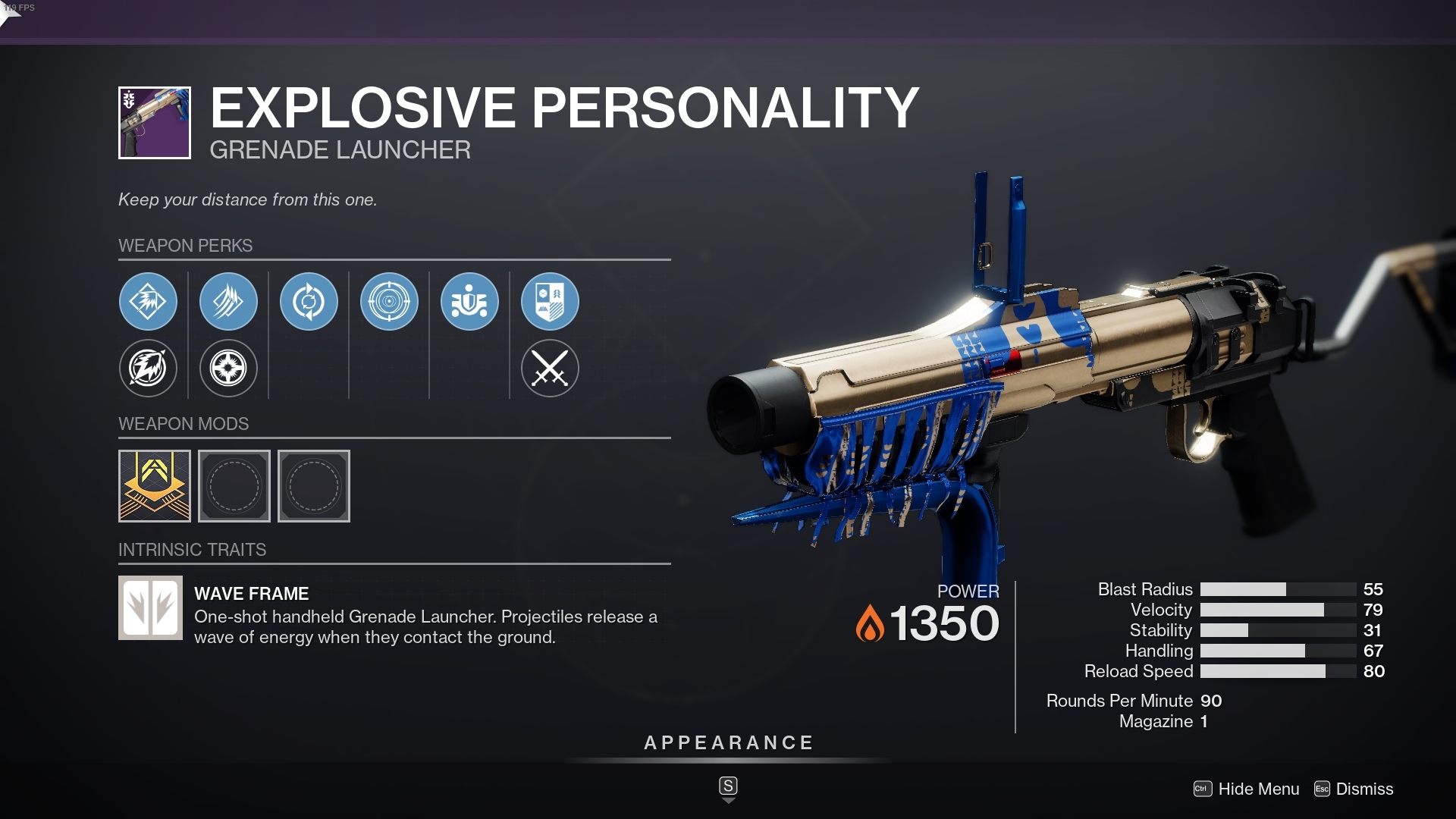Image resolution: width=1456 pixels, height=819 pixels.
Task: Switch to the crossed-swords Crucible tracker option
Action: coord(550,369)
